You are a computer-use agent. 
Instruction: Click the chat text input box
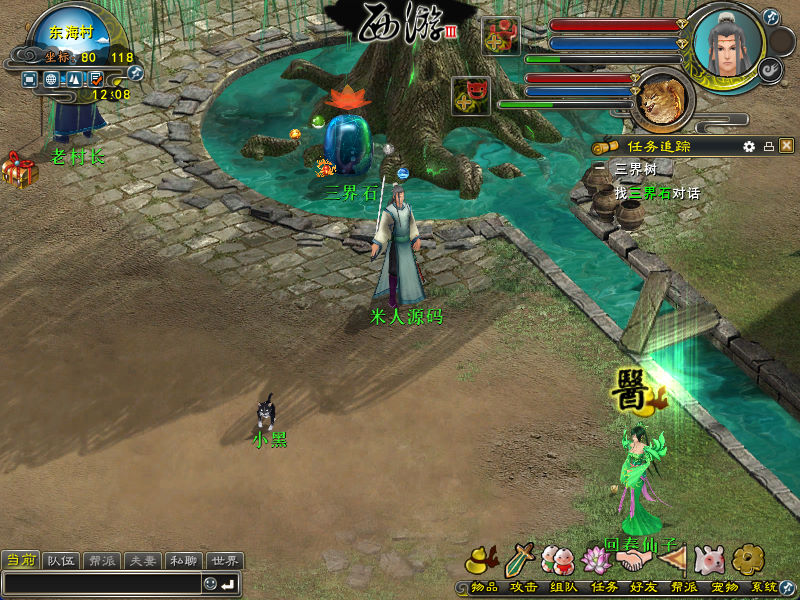(102, 584)
